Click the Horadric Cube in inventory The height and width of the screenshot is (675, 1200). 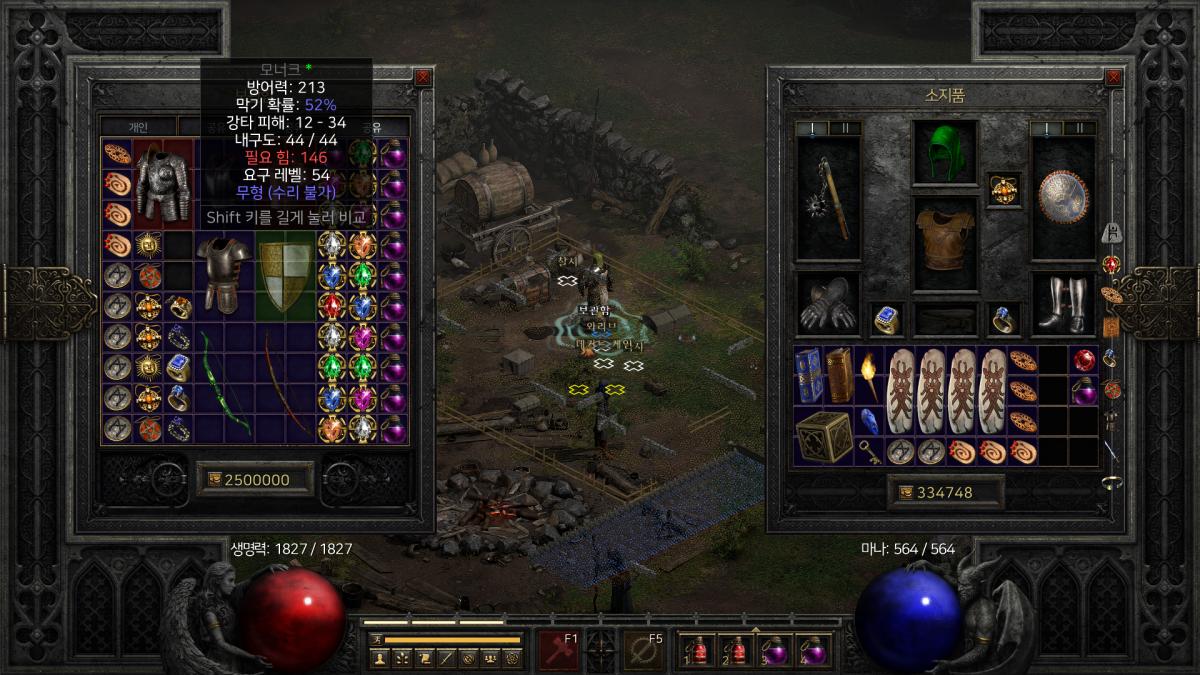(824, 436)
